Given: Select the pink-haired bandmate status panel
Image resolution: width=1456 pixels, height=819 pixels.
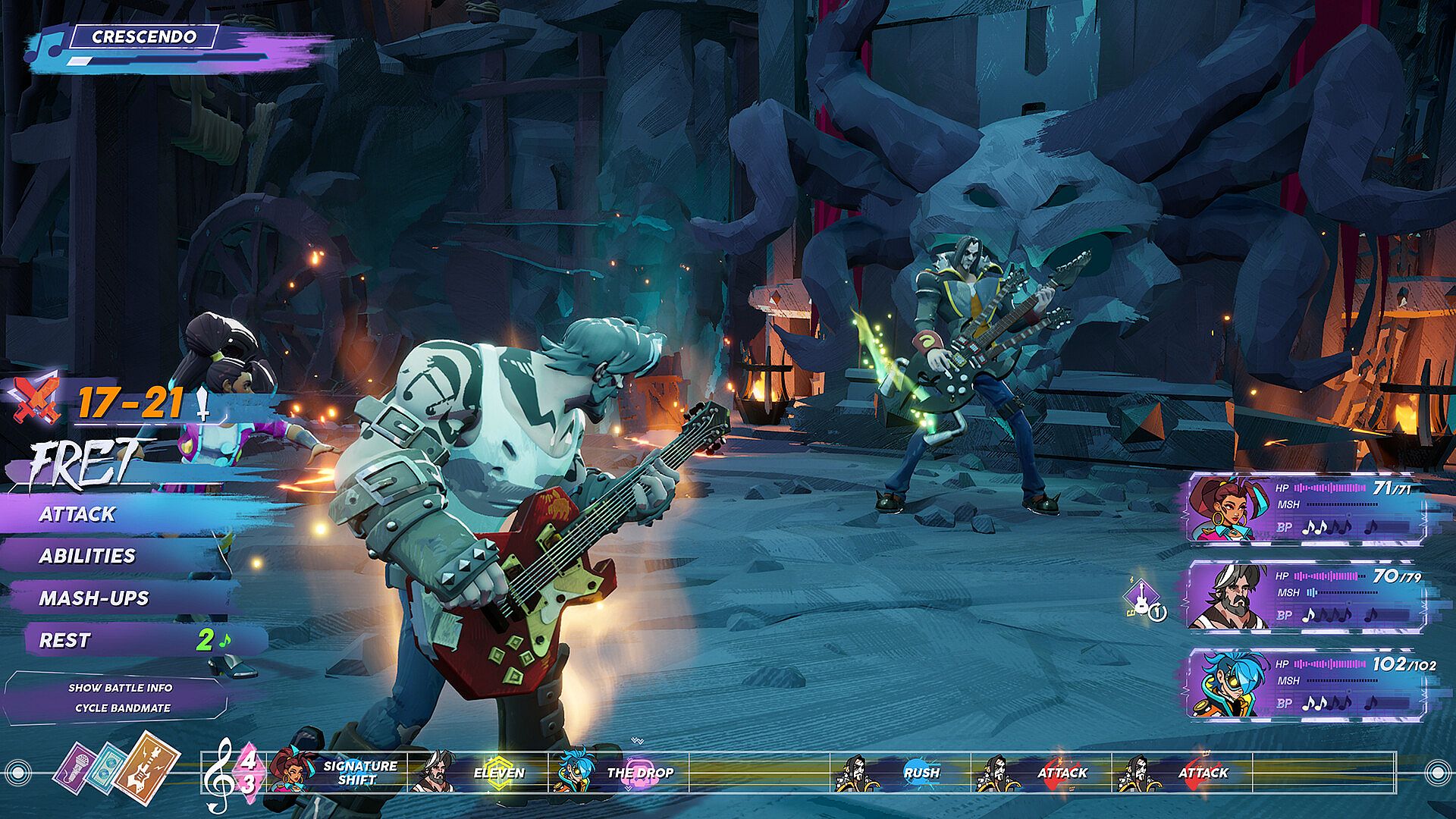Looking at the screenshot, I should (x=1304, y=508).
